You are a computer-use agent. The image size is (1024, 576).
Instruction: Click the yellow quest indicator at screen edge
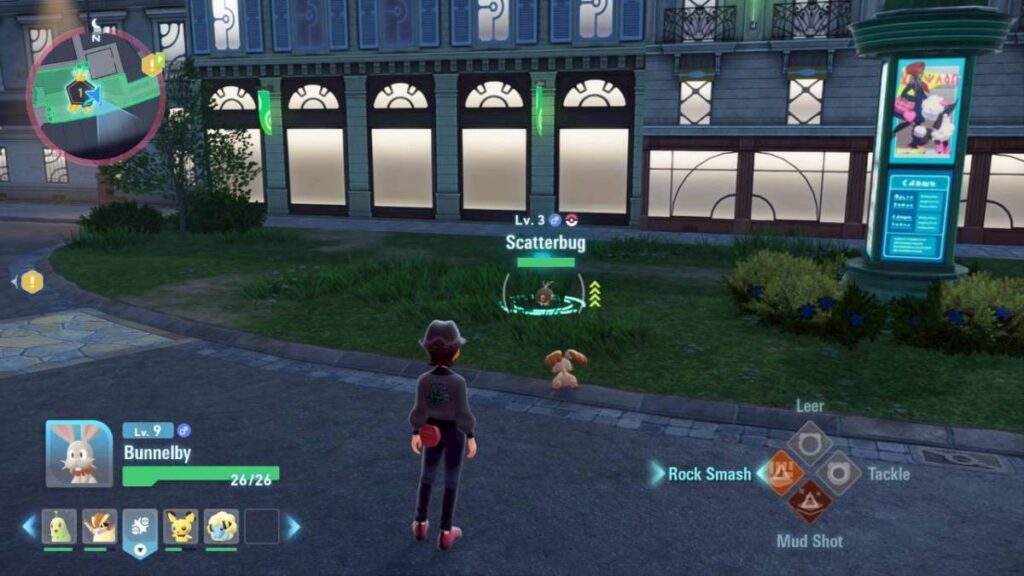coord(32,282)
